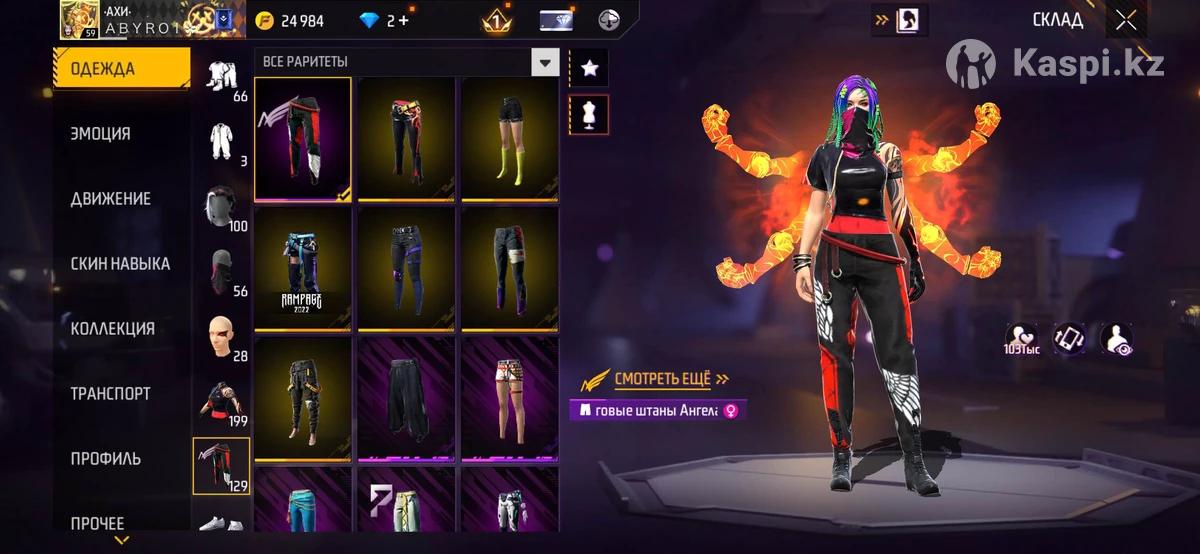This screenshot has height=554, width=1200.
Task: Open the Движение category
Action: [111, 199]
